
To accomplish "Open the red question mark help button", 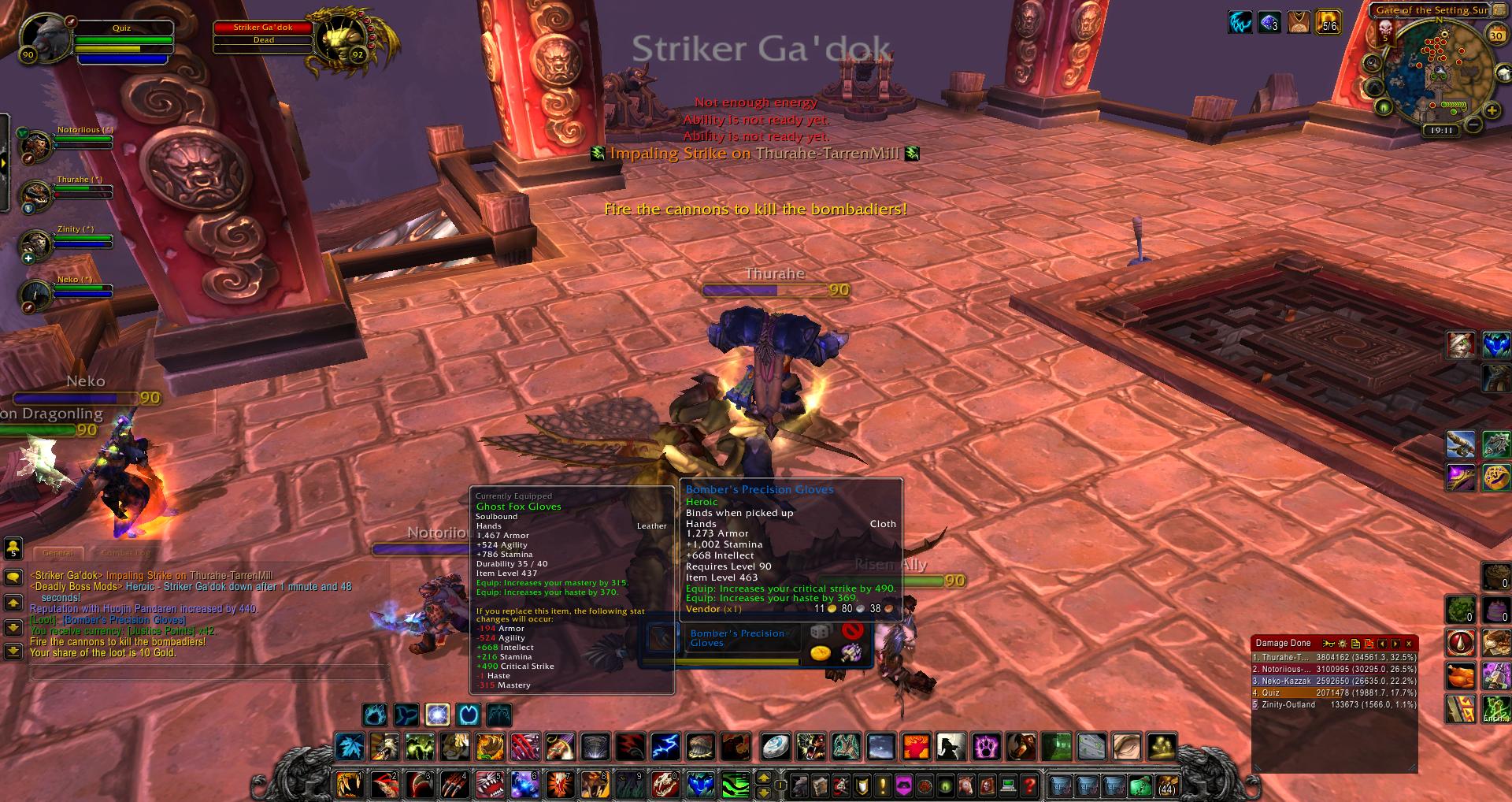I will [x=1028, y=785].
